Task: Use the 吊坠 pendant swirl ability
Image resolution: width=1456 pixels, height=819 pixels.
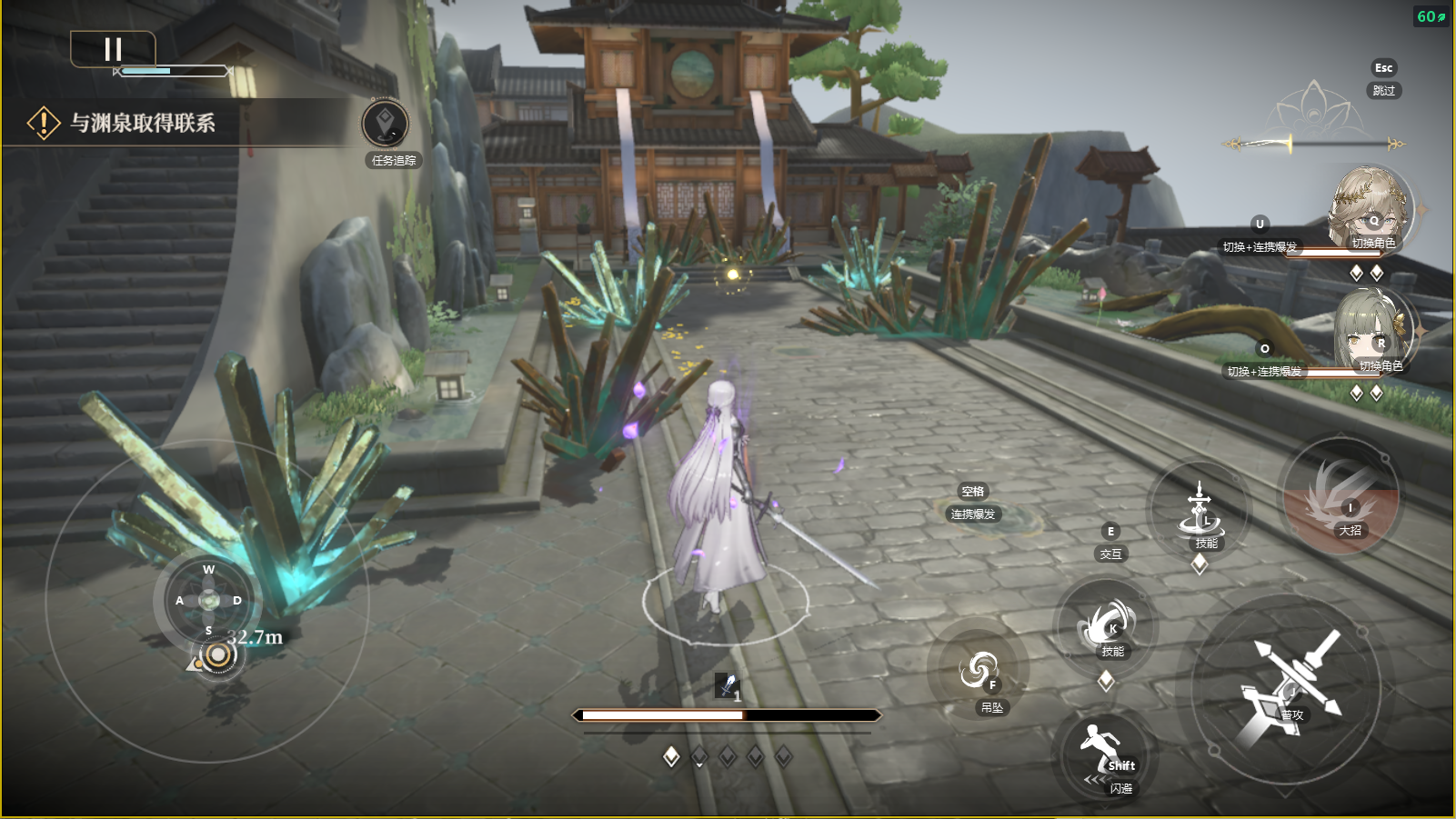Action: point(979,673)
